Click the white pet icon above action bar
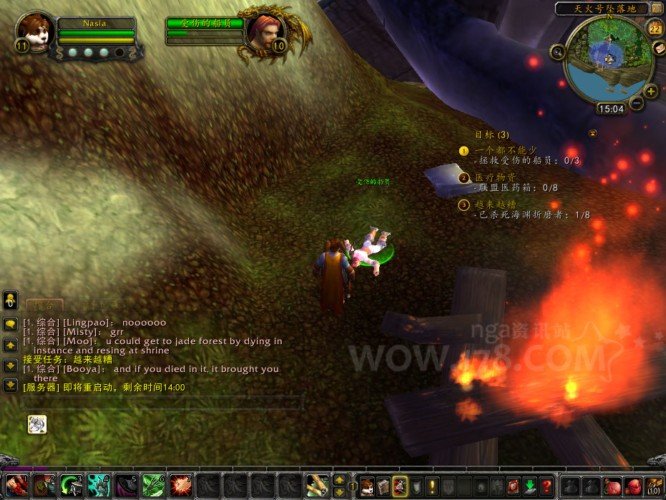 pyautogui.click(x=35, y=424)
